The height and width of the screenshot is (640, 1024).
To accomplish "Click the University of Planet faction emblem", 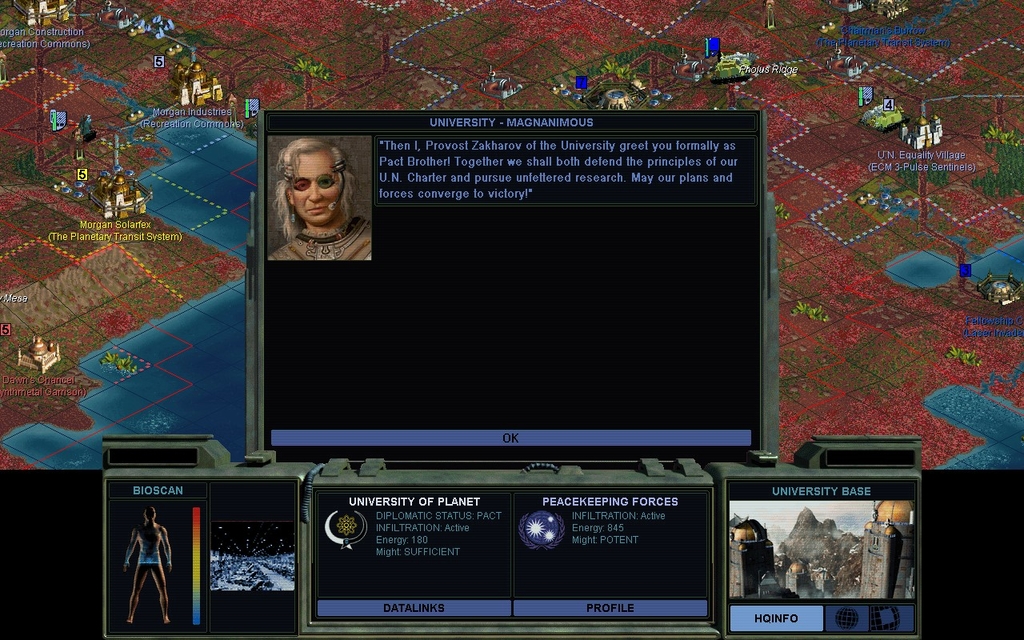I will 346,529.
